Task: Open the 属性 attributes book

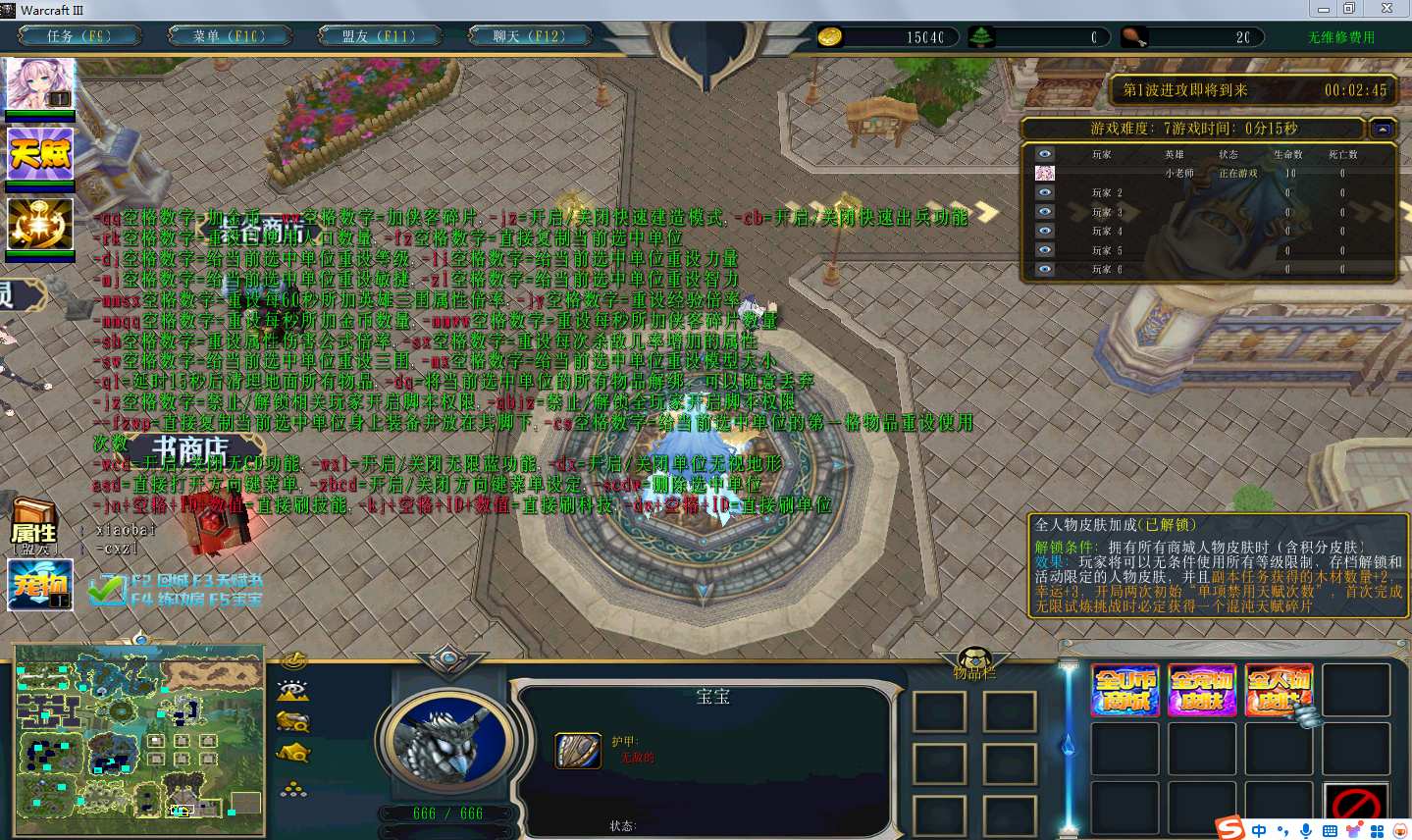Action: tap(34, 526)
